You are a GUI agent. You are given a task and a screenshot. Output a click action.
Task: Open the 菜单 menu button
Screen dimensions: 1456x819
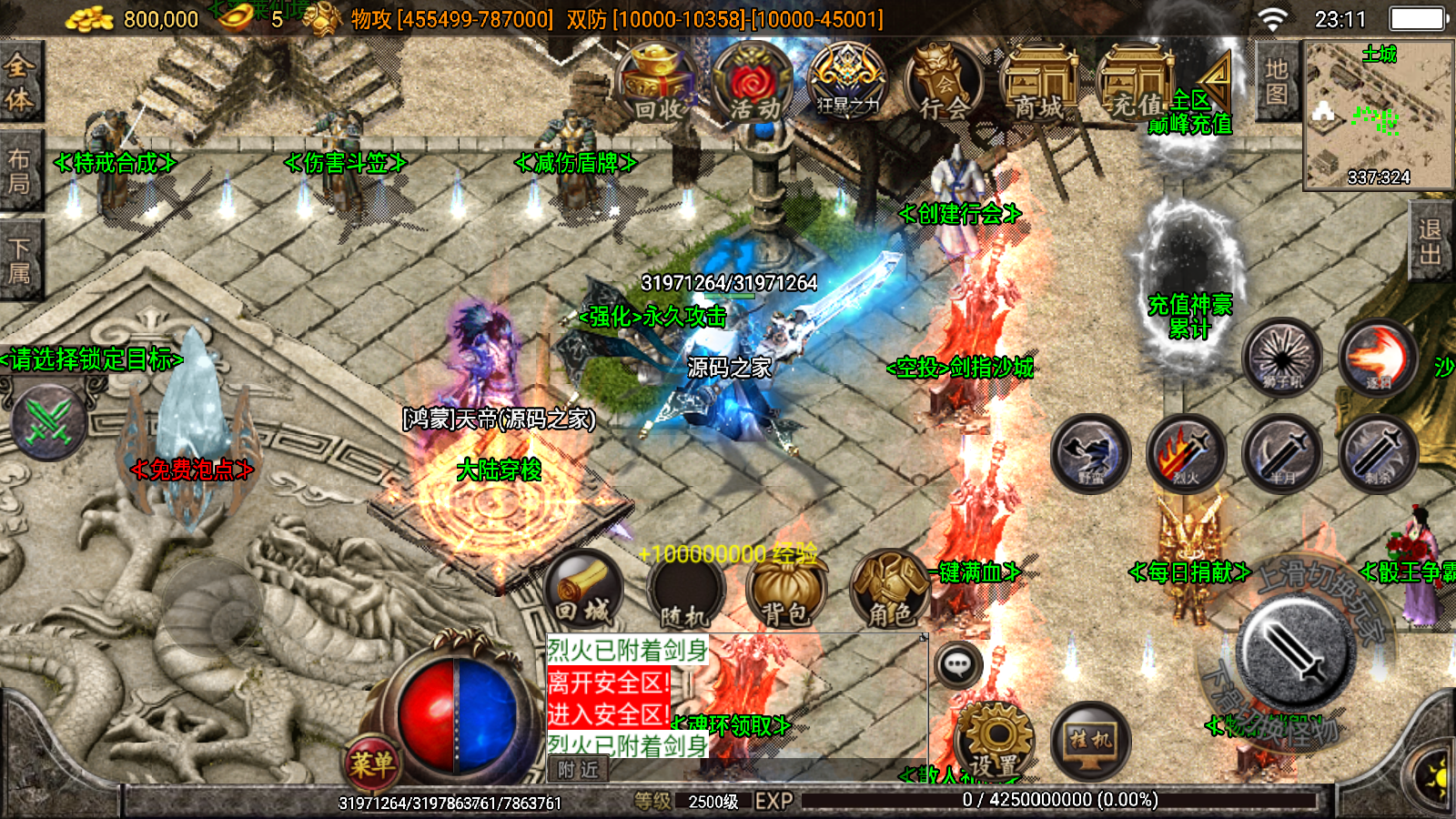coord(371,763)
